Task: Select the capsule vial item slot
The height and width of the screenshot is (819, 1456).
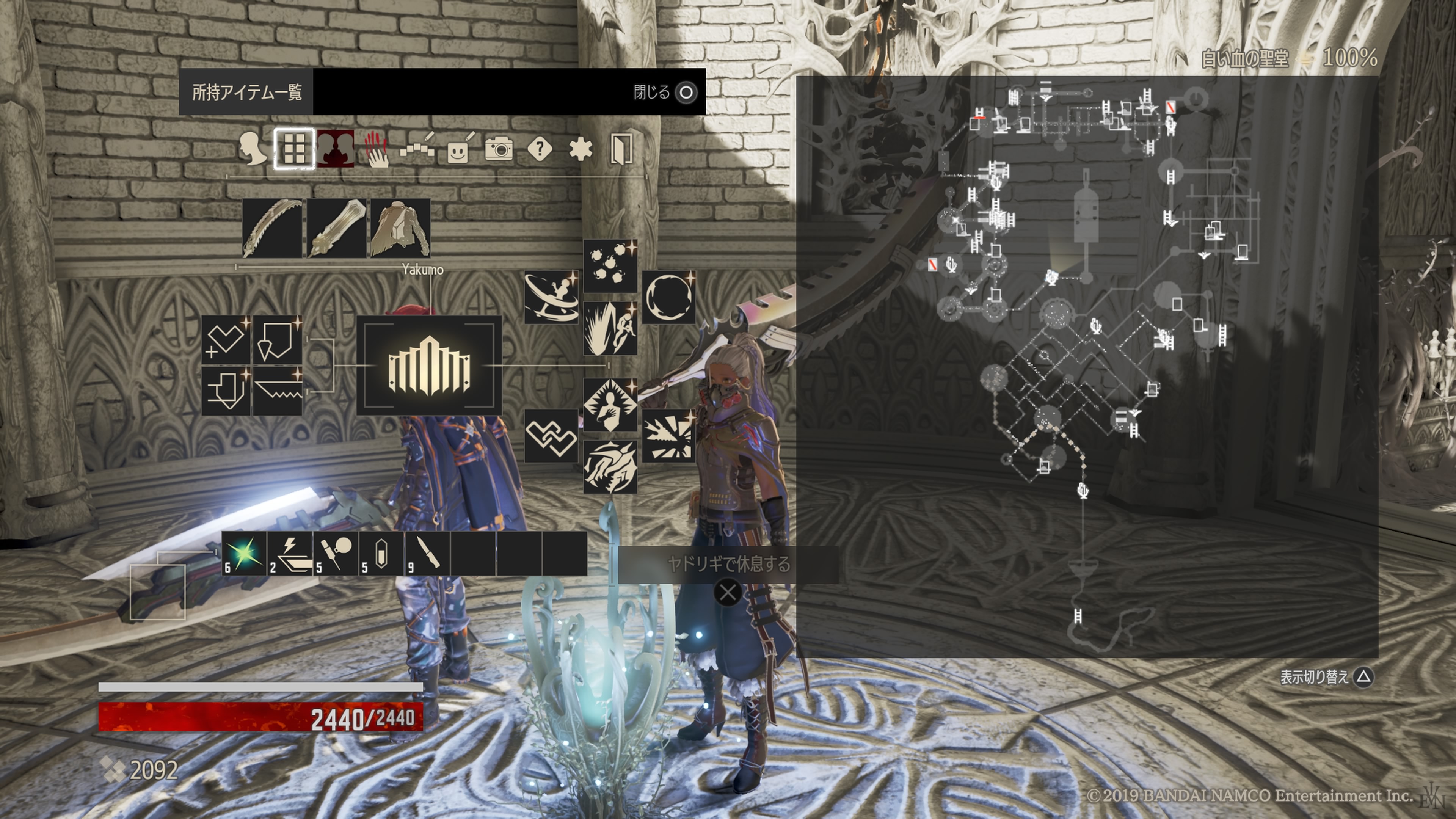Action: [x=381, y=553]
